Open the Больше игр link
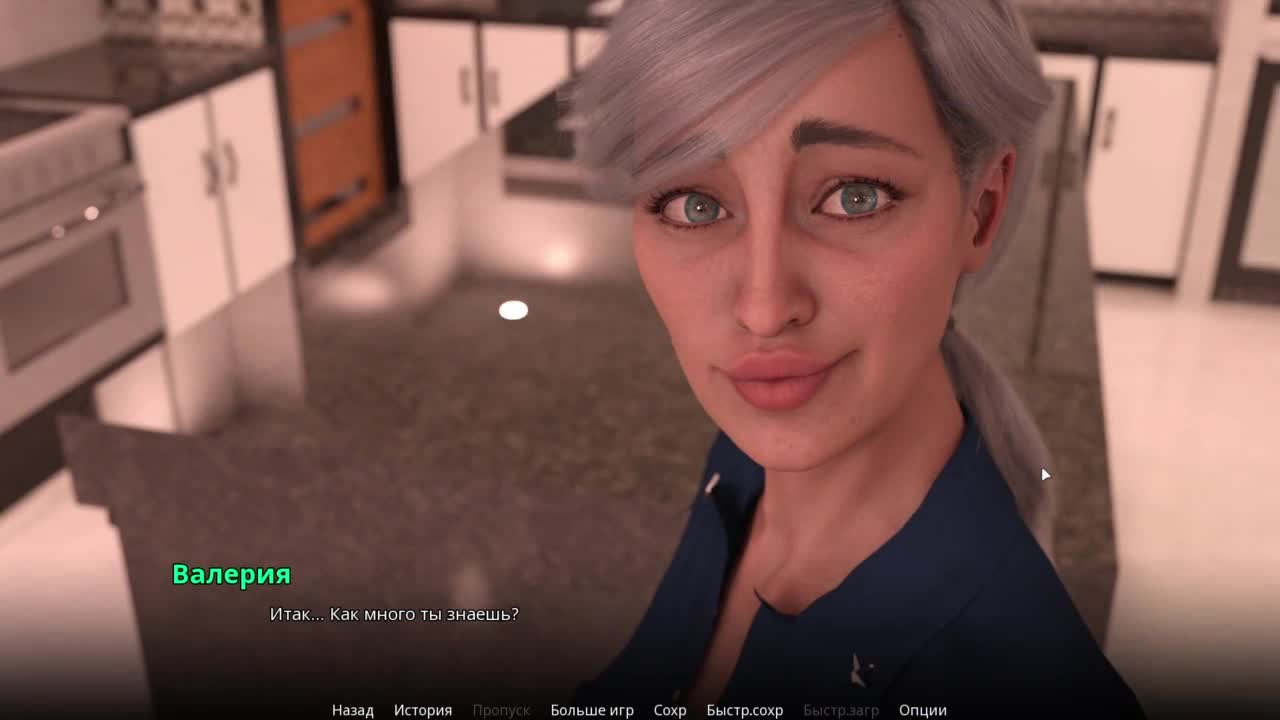1280x720 pixels. click(591, 710)
